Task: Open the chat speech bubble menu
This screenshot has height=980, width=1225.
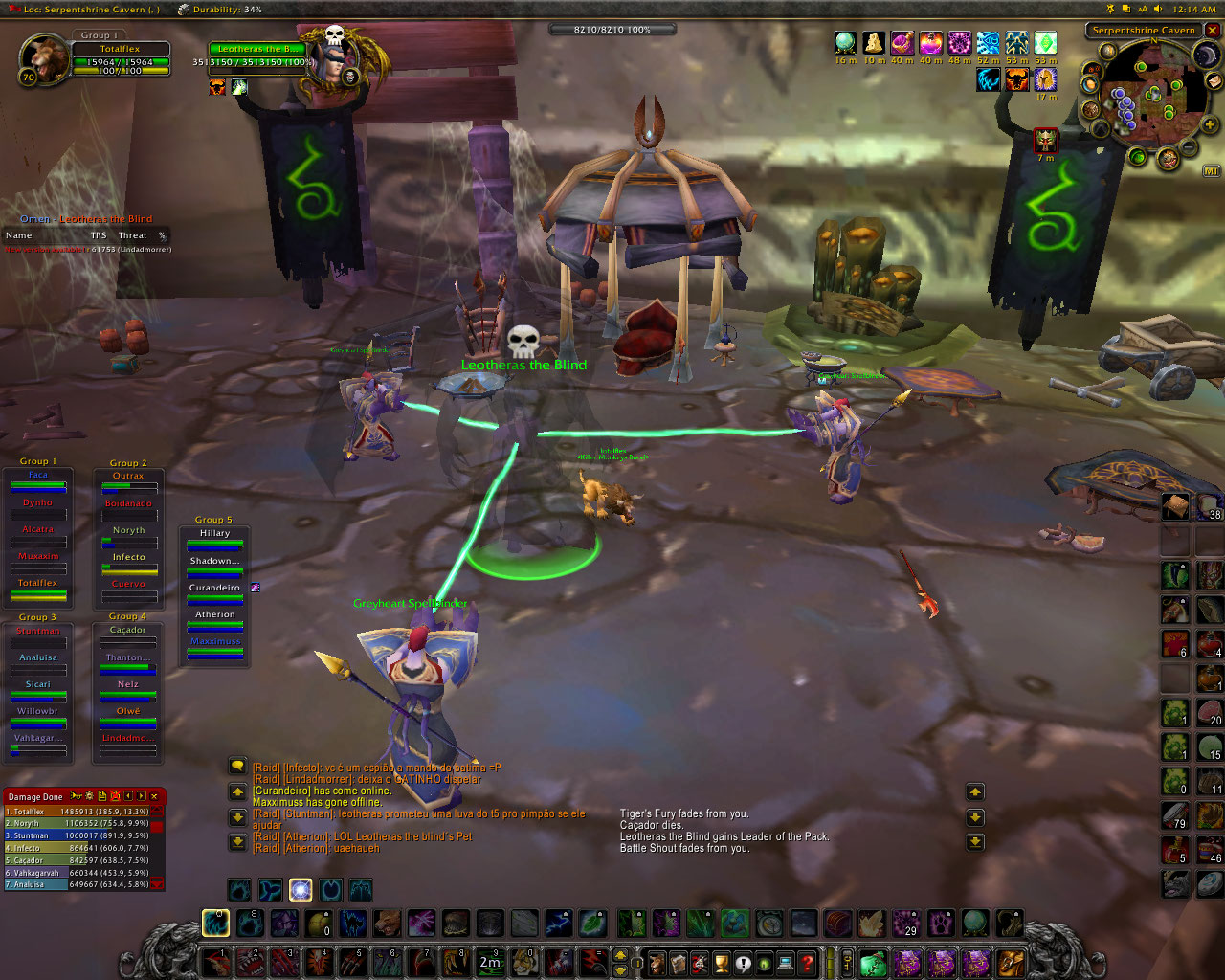Action: (x=237, y=766)
